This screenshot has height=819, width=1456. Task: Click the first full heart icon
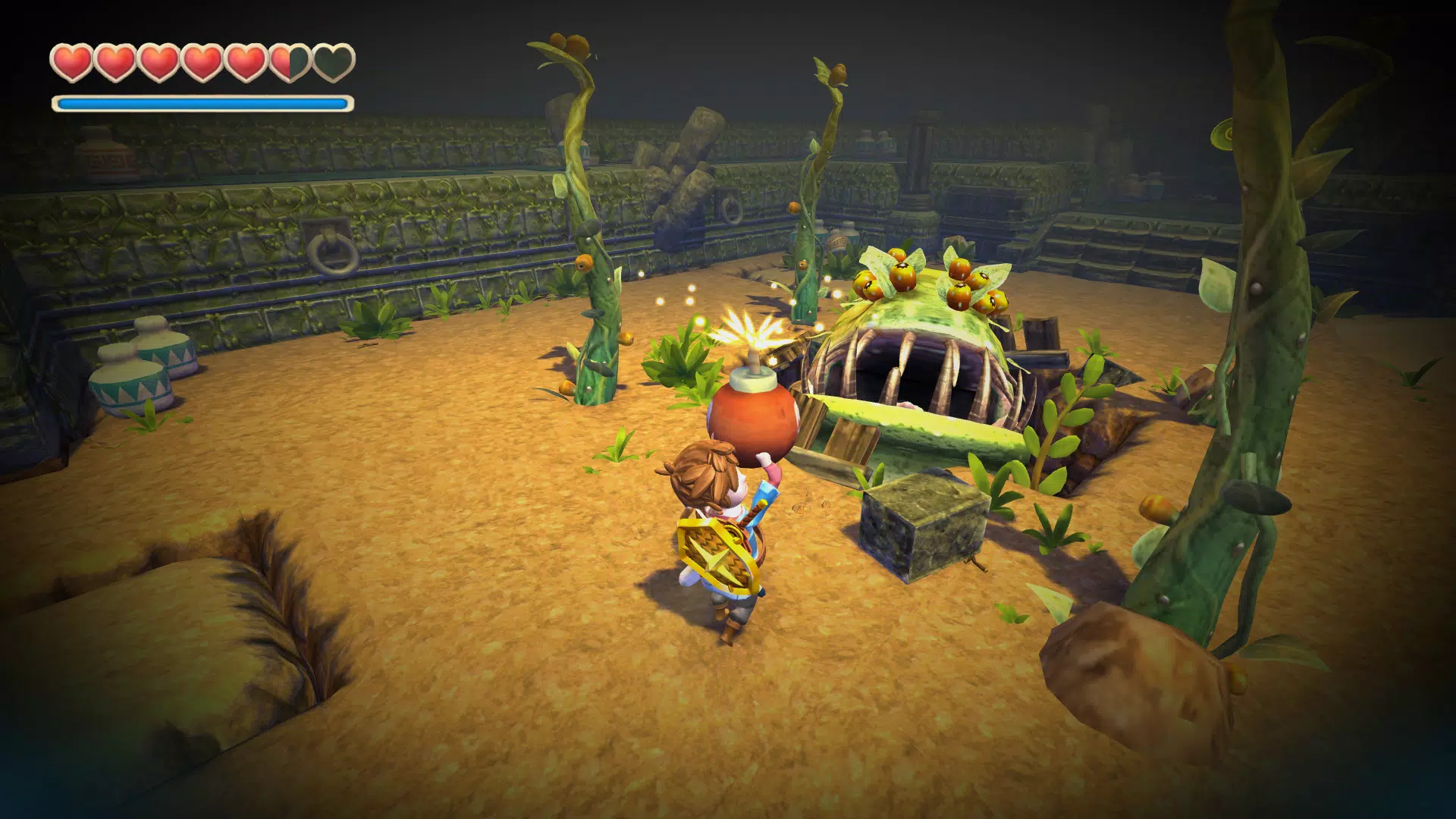click(73, 60)
